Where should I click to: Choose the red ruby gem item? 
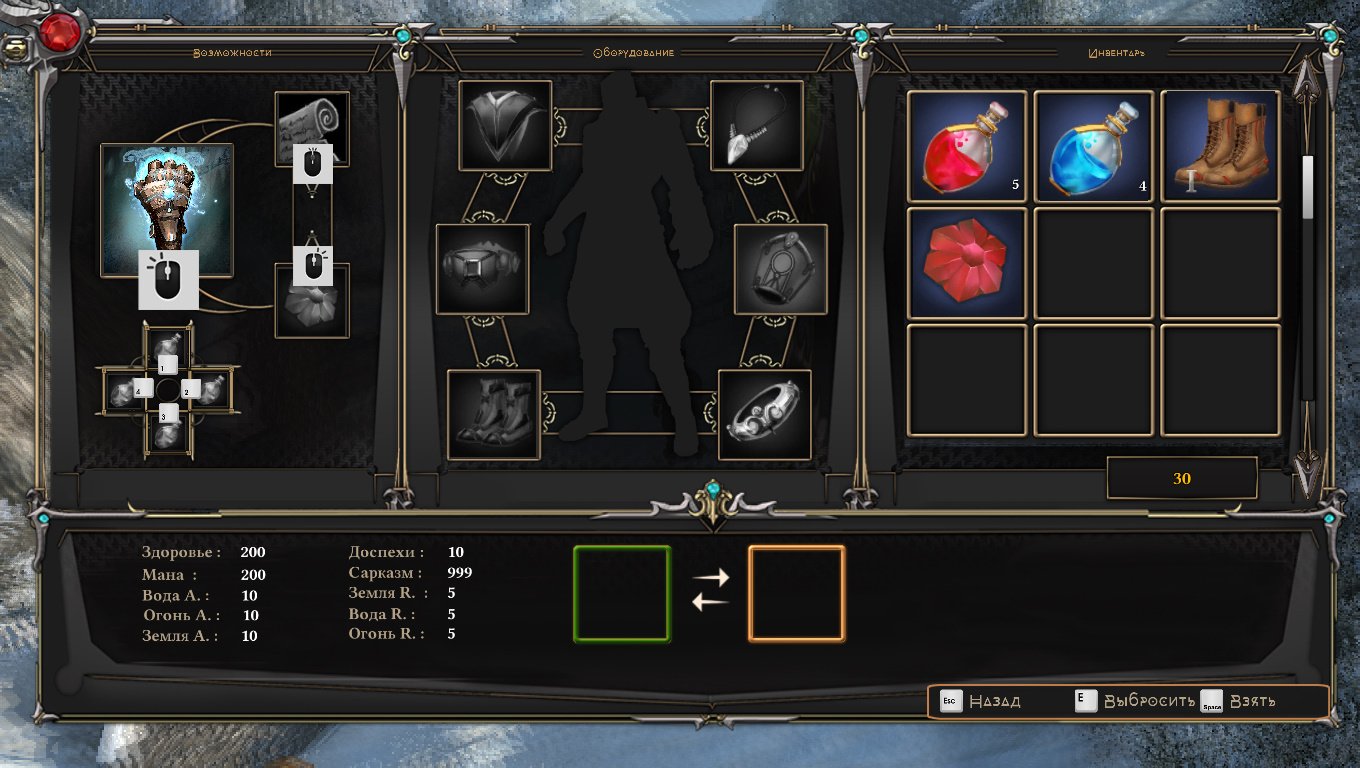click(967, 264)
